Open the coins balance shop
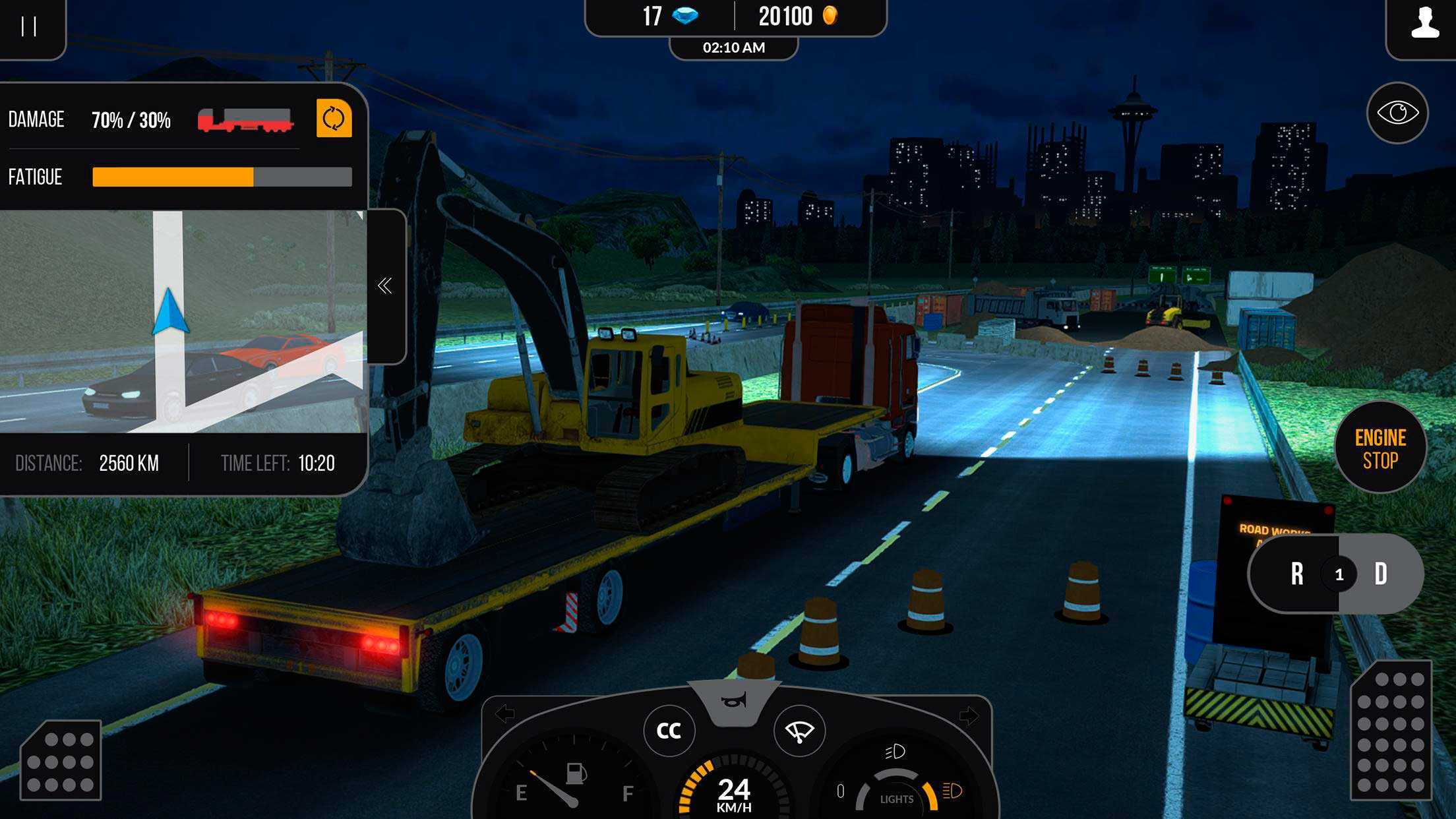This screenshot has width=1456, height=819. (x=798, y=16)
